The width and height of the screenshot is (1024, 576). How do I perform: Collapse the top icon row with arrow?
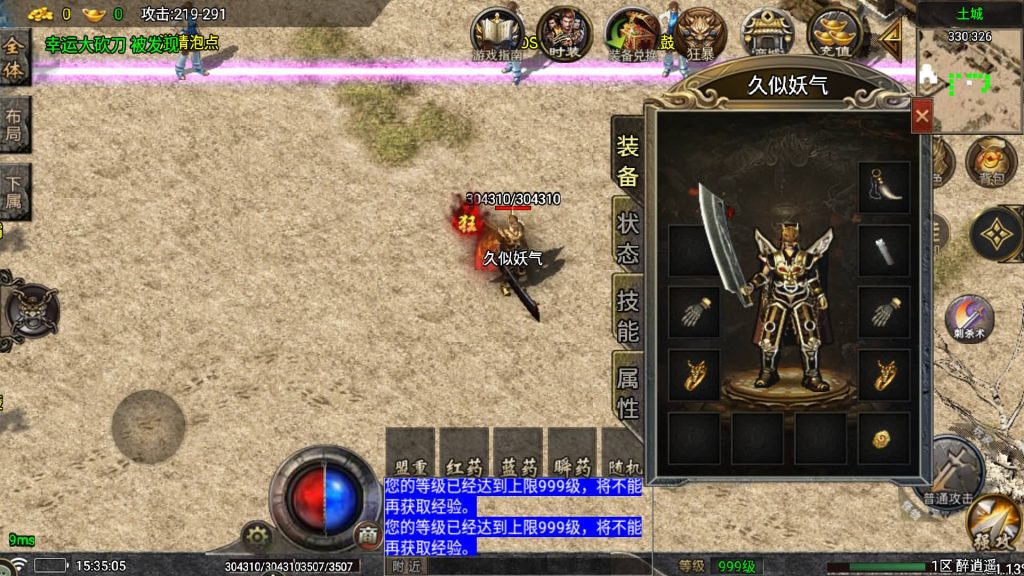888,36
